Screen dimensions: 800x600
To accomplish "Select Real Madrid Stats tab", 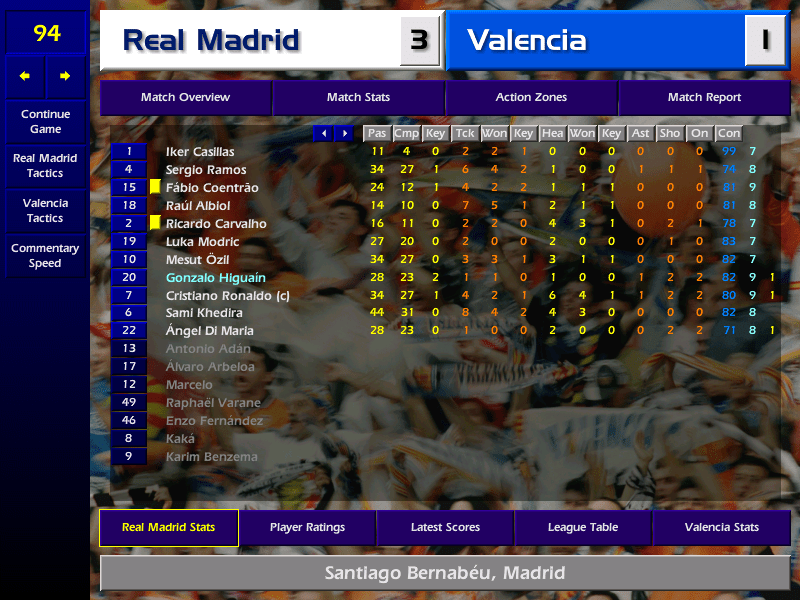I will [x=168, y=527].
